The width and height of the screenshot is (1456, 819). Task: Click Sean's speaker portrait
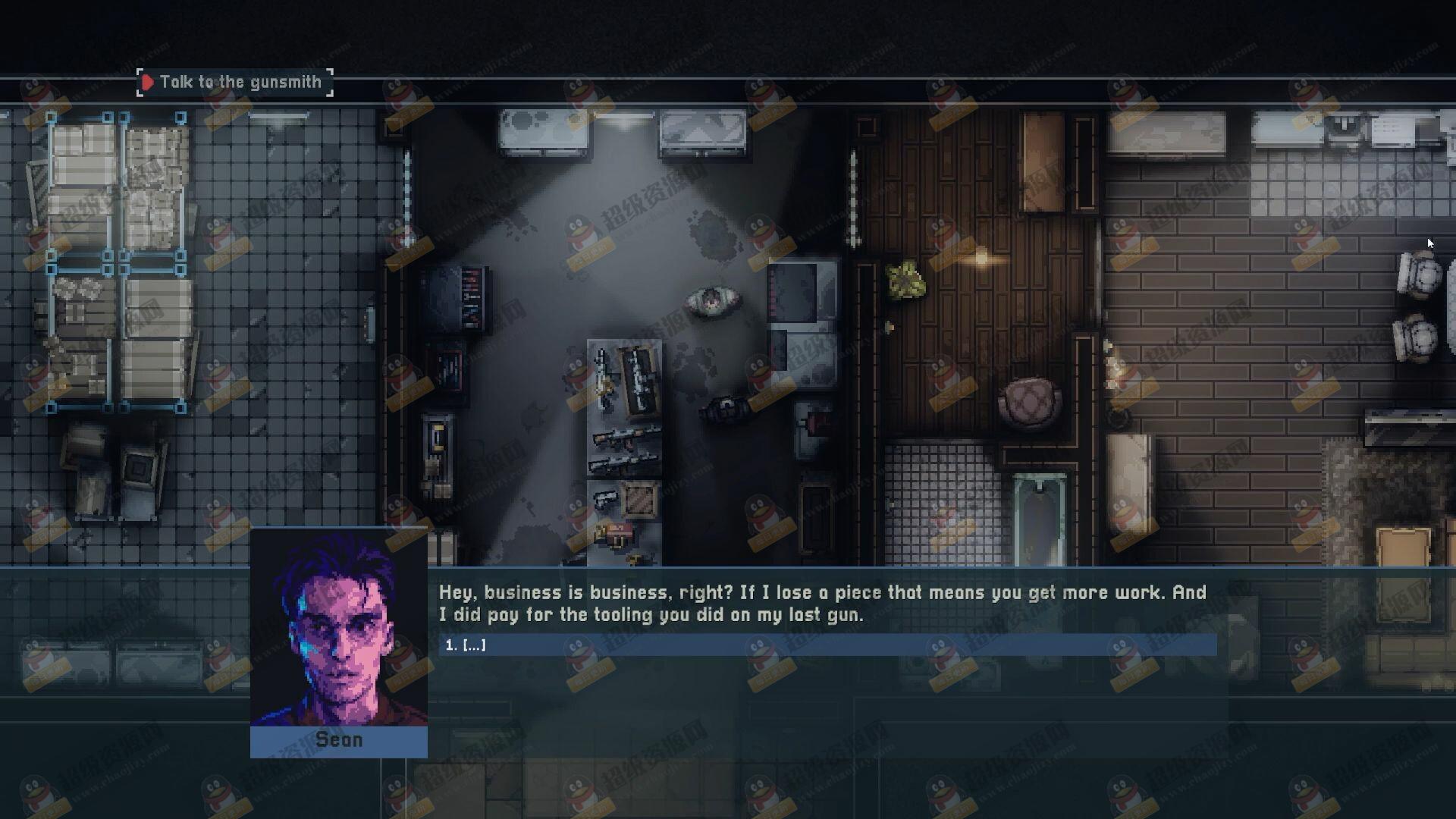(339, 628)
